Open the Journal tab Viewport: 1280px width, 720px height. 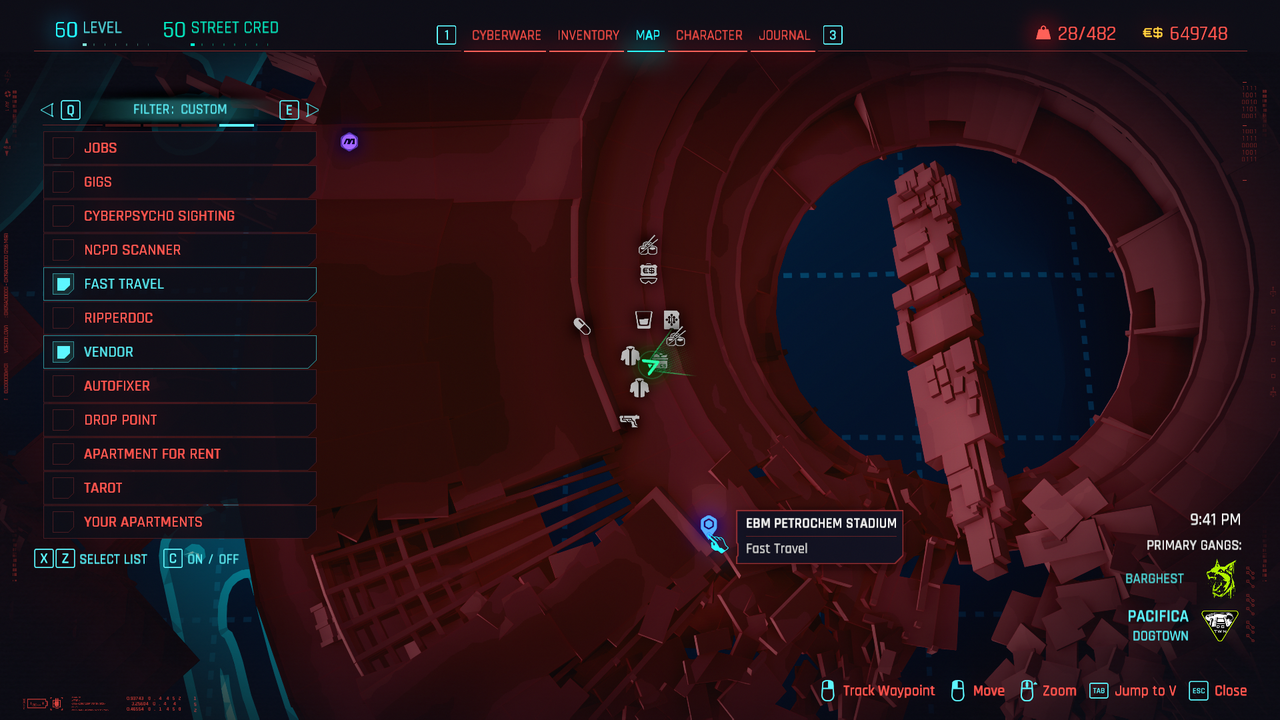pyautogui.click(x=784, y=35)
